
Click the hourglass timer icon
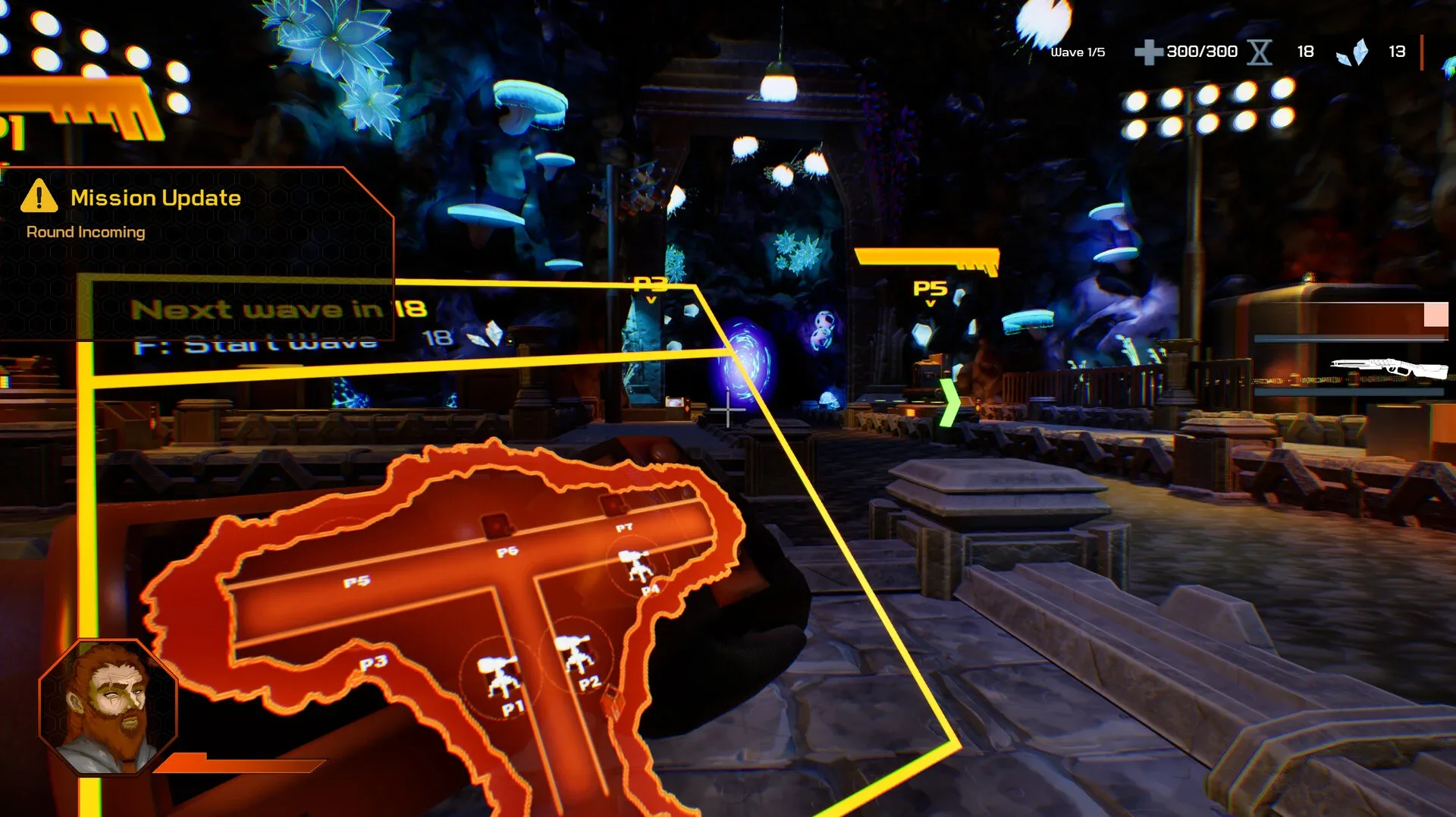1260,52
